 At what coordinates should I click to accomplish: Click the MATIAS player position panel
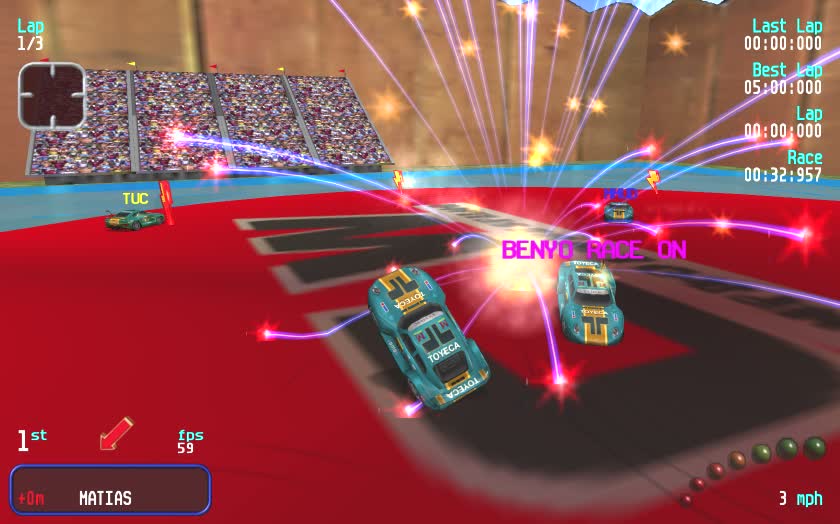click(110, 490)
